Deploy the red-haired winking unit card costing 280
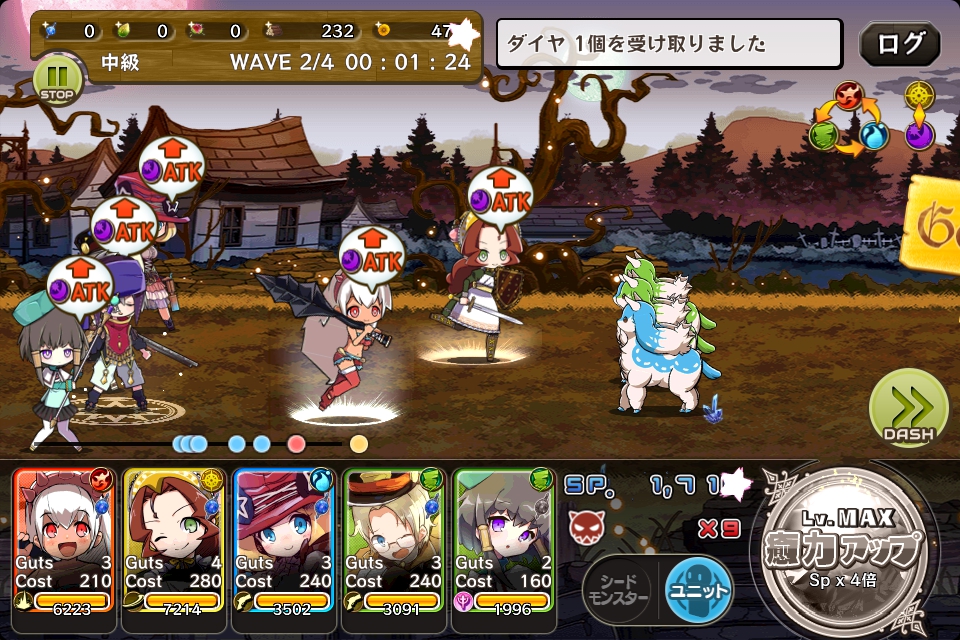960x640 pixels. pyautogui.click(x=175, y=538)
